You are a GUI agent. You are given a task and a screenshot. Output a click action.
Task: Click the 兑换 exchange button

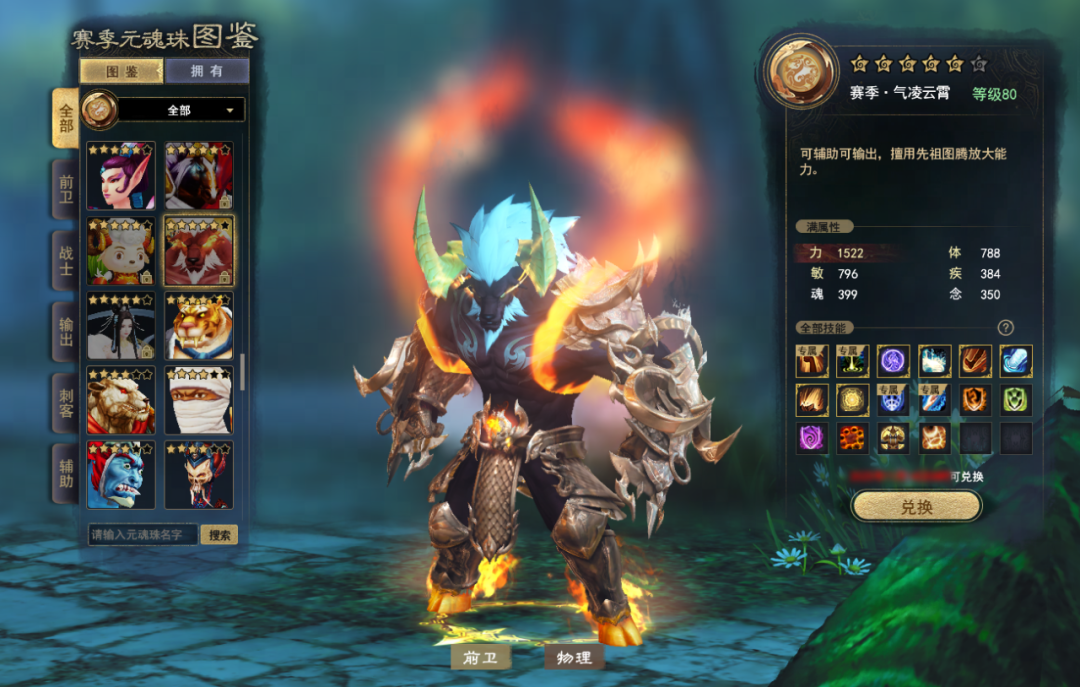click(916, 507)
